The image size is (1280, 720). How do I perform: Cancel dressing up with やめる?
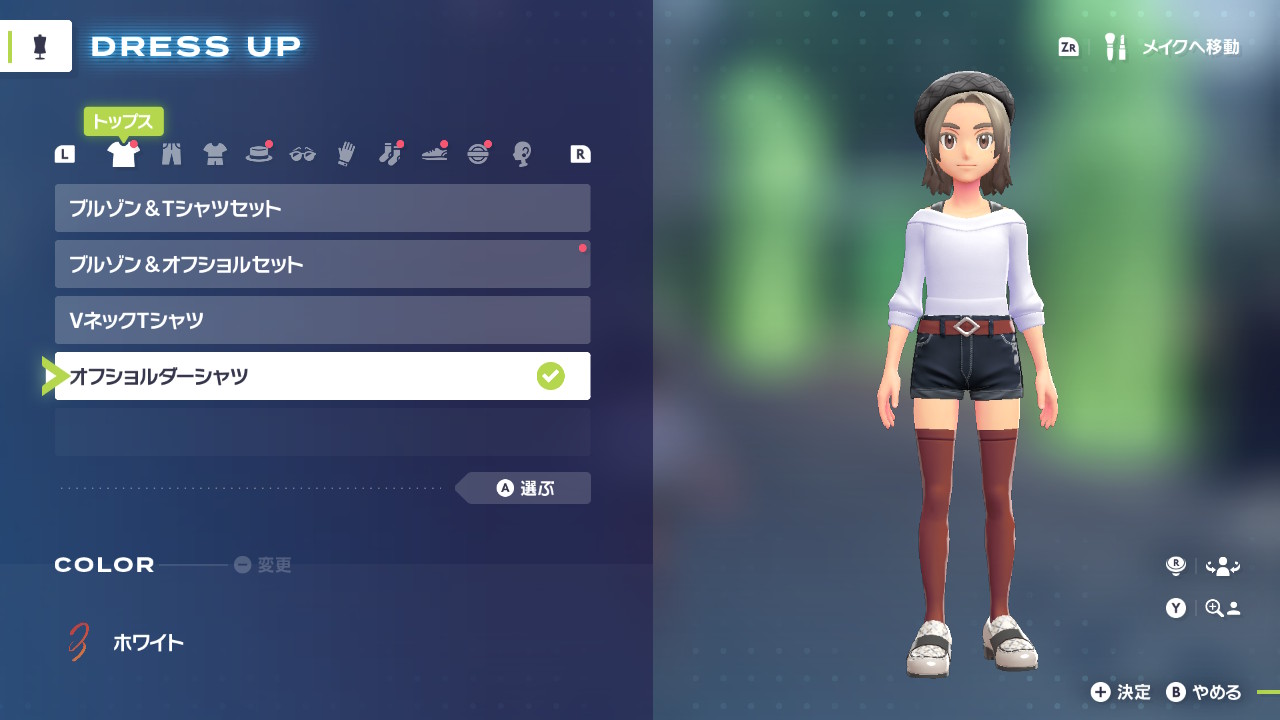(x=1204, y=692)
